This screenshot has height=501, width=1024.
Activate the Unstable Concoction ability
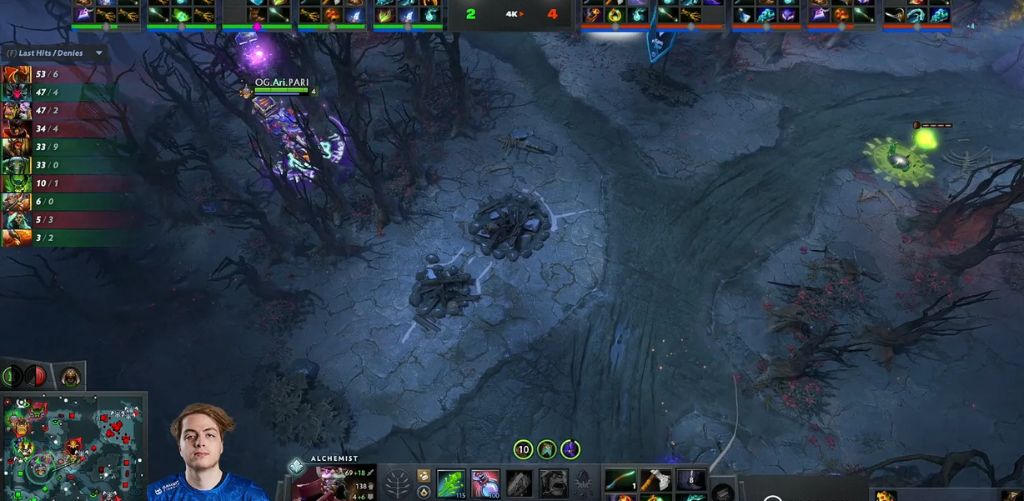click(485, 483)
